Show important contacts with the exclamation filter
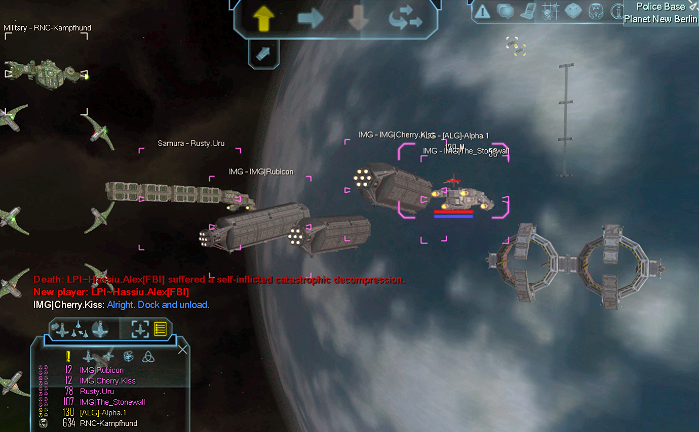Image resolution: width=699 pixels, height=432 pixels. pyautogui.click(x=68, y=356)
